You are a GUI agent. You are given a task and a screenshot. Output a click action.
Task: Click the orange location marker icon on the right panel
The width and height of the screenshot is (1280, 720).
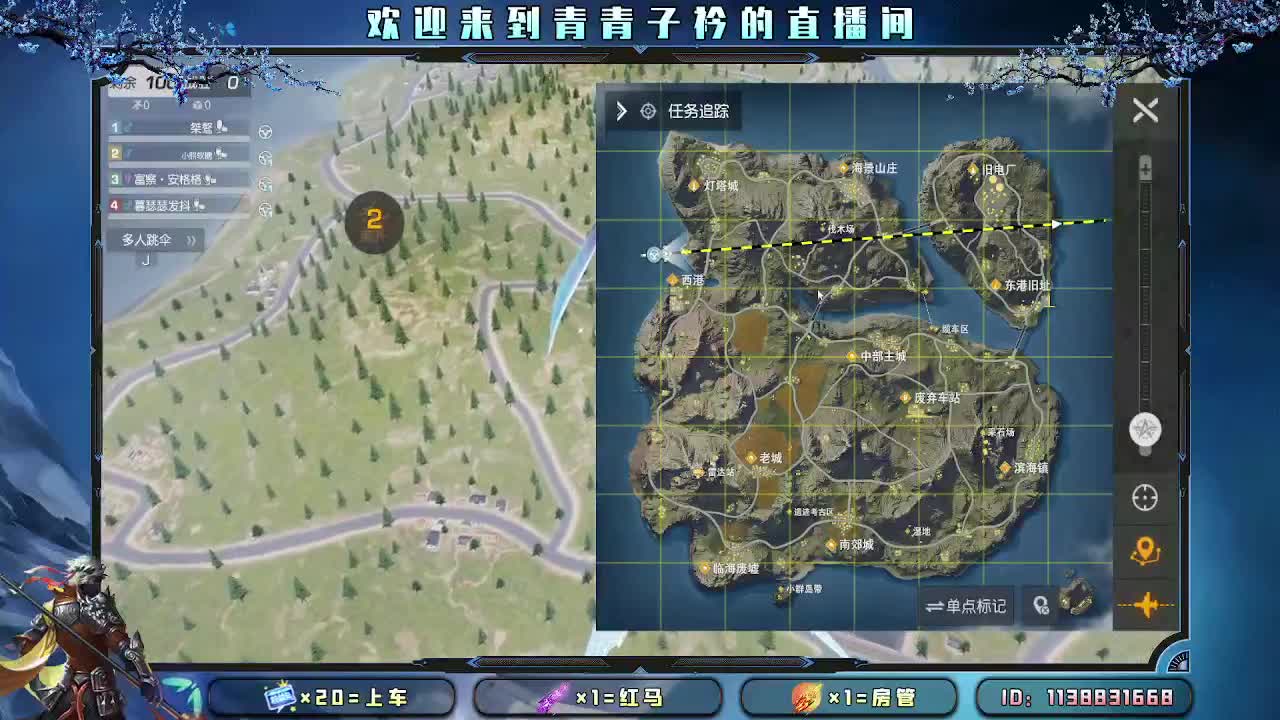(x=1146, y=549)
